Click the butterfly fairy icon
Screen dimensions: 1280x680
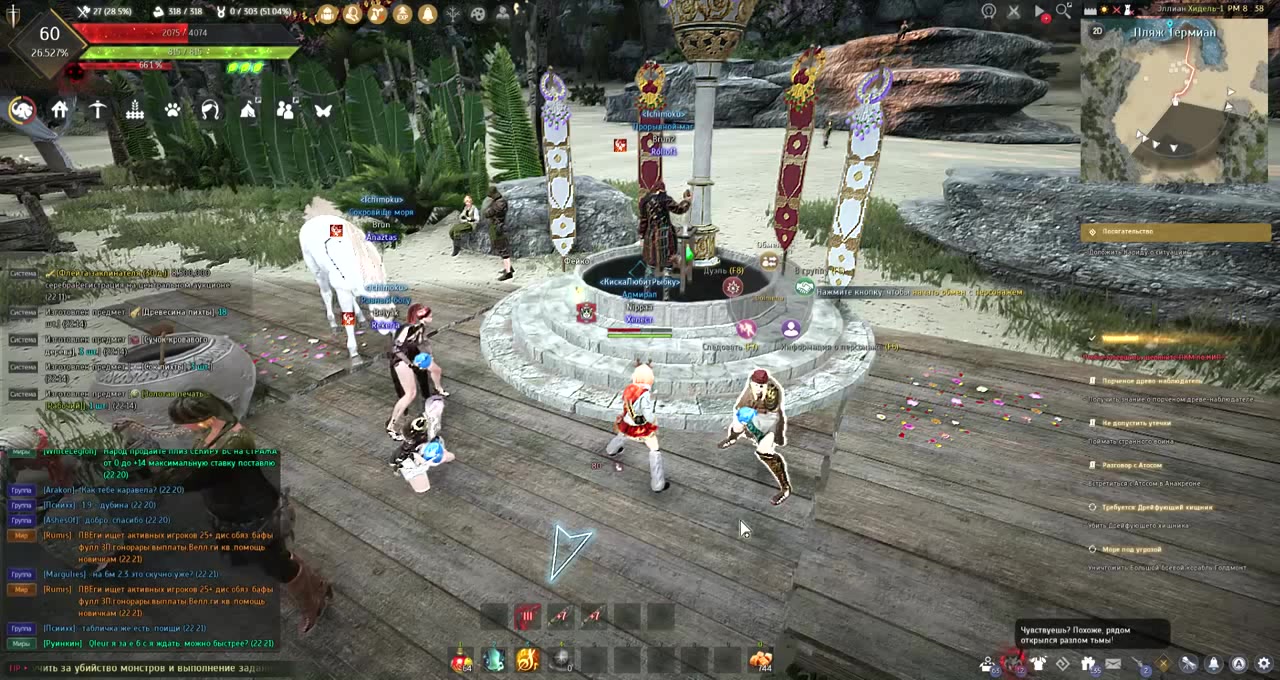(x=323, y=110)
